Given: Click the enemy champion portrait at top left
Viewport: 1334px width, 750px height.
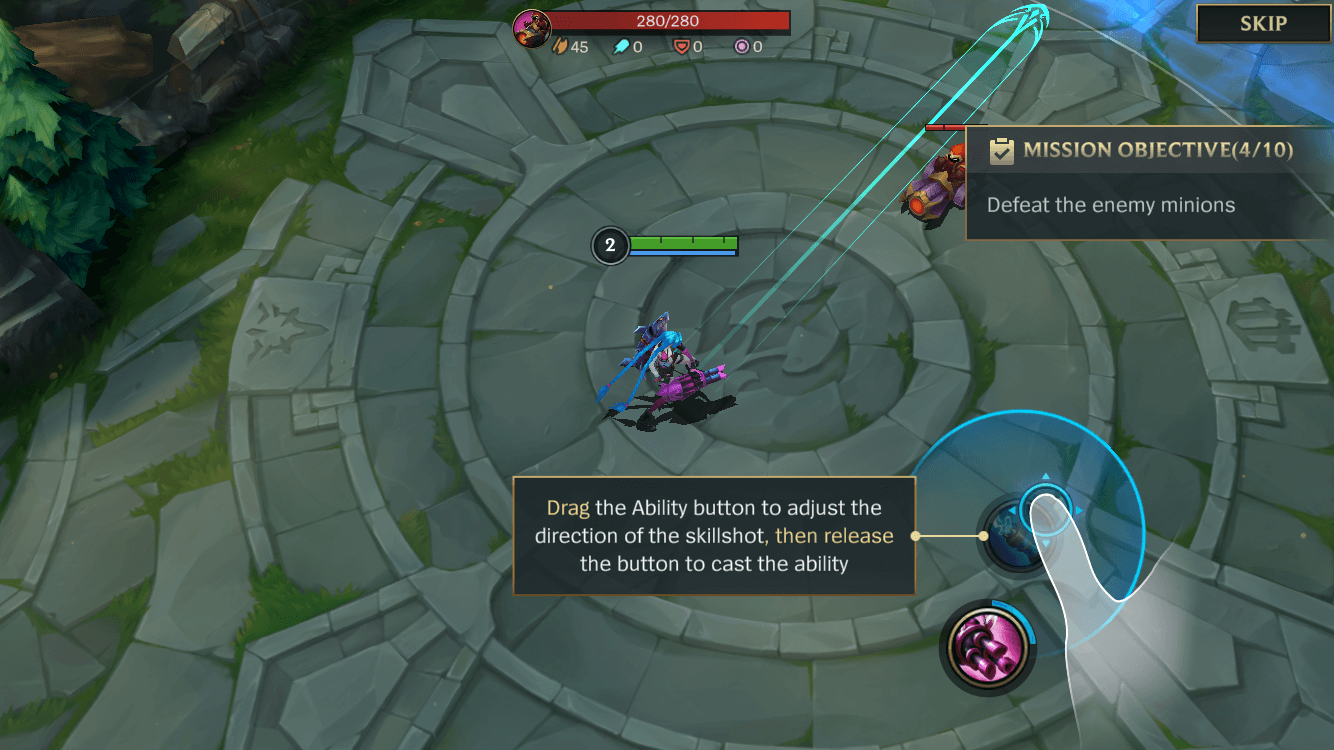Looking at the screenshot, I should pyautogui.click(x=530, y=26).
